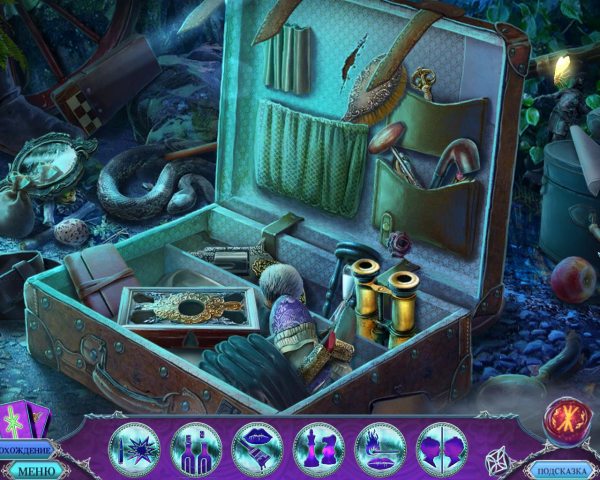
Task: Choose the bottles silhouette item
Action: coord(195,447)
